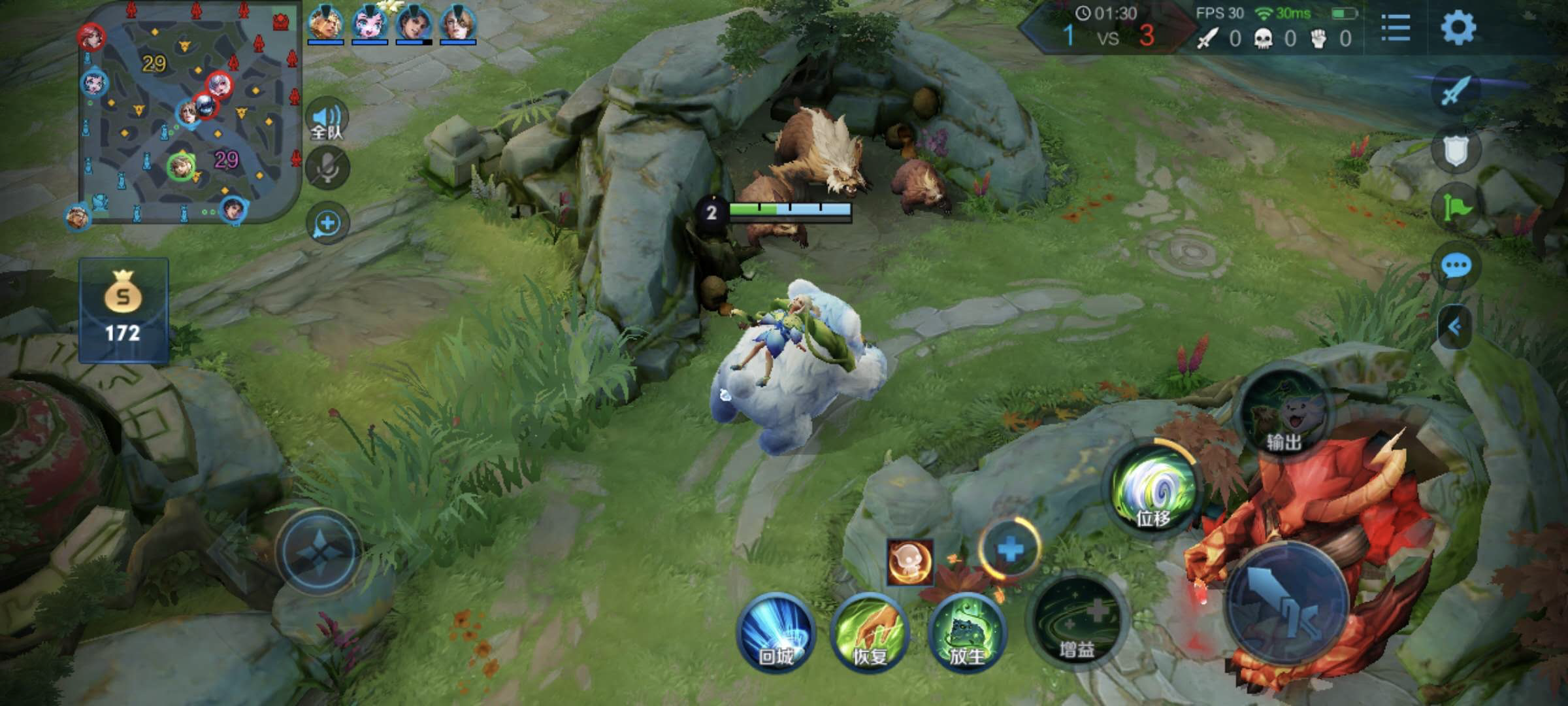Toggle the 全队 team voice speaker
Image resolution: width=1568 pixels, height=706 pixels.
click(x=327, y=120)
